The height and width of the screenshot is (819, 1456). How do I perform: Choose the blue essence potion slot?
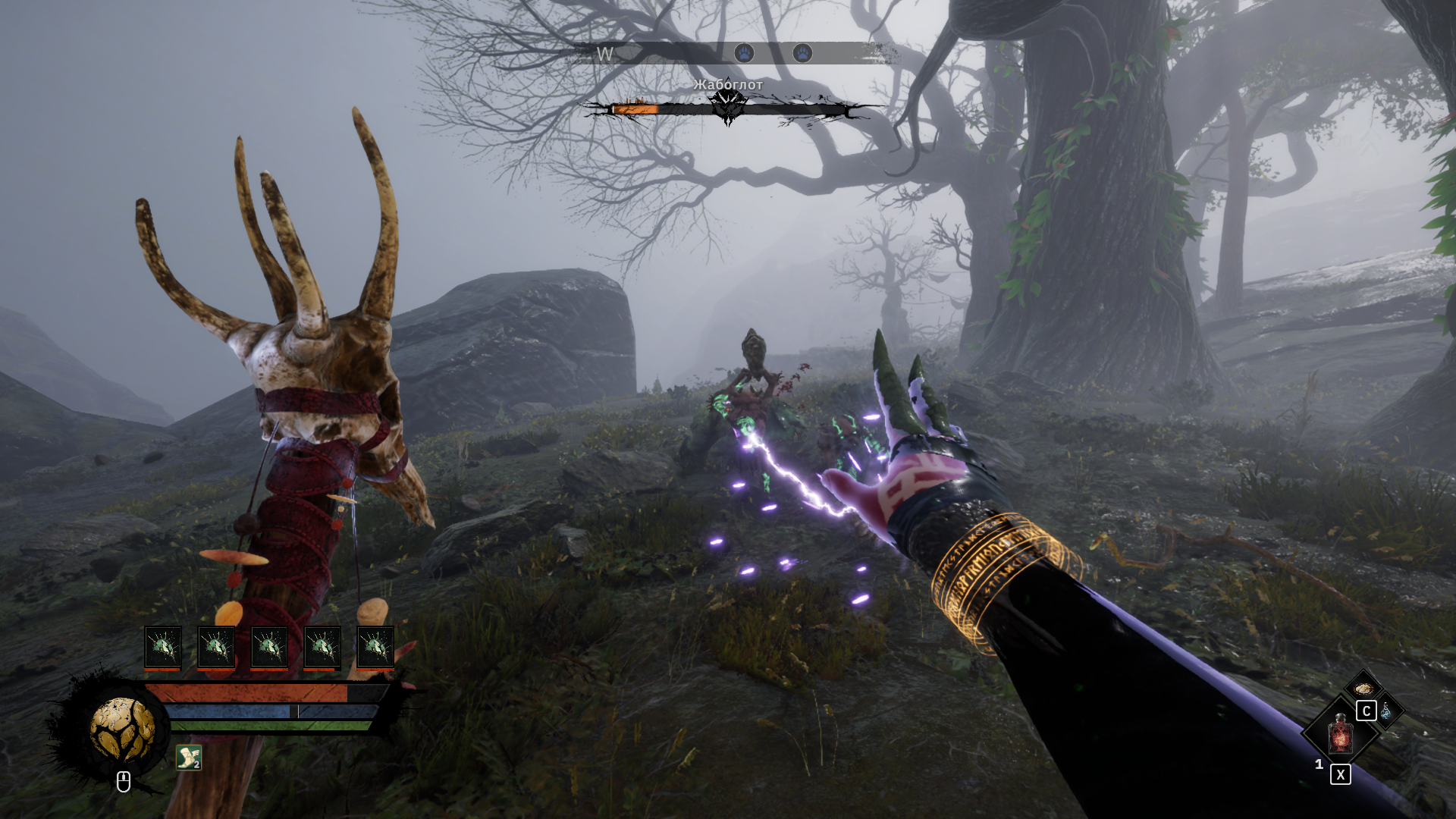1386,711
